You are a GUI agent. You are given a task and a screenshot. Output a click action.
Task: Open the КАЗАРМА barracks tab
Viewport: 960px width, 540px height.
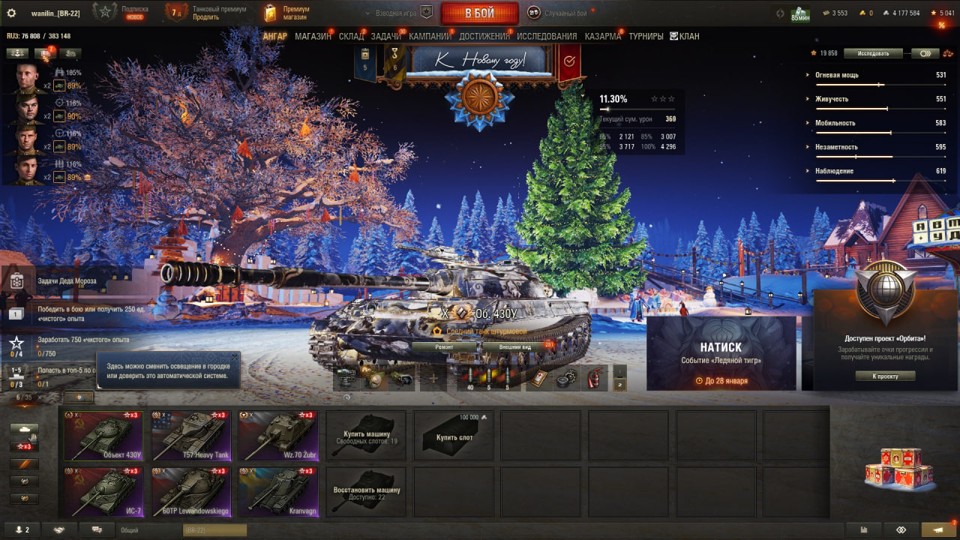tap(603, 37)
